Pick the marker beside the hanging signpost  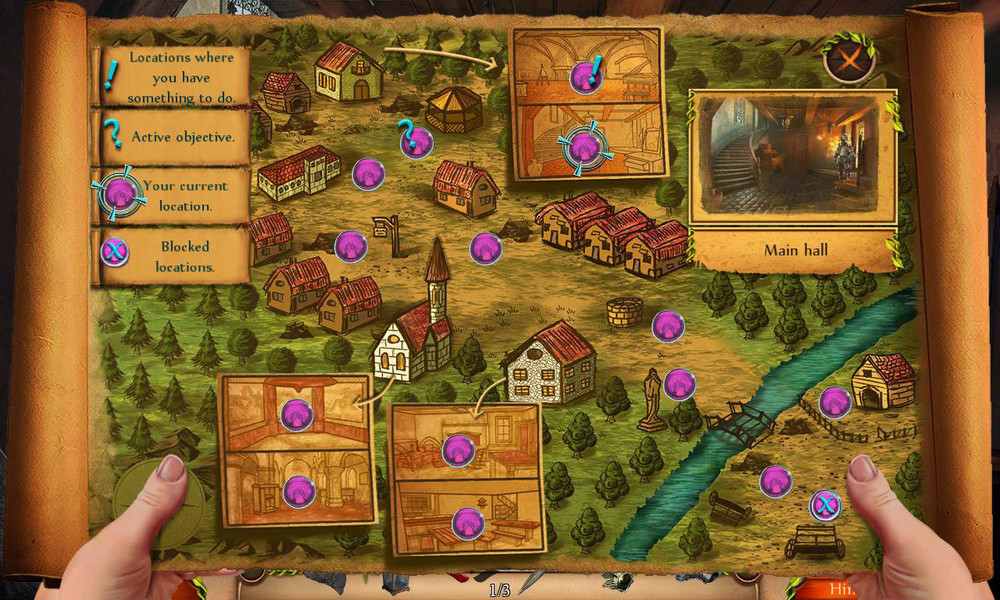tap(350, 246)
